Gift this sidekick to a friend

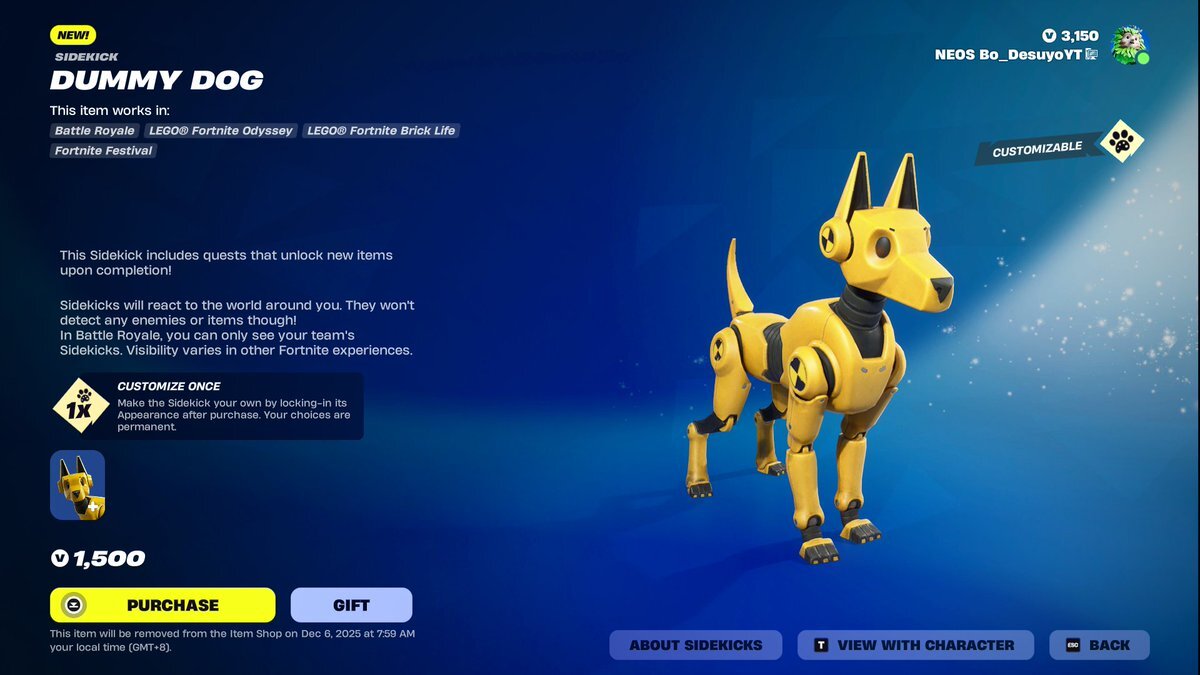coord(351,605)
